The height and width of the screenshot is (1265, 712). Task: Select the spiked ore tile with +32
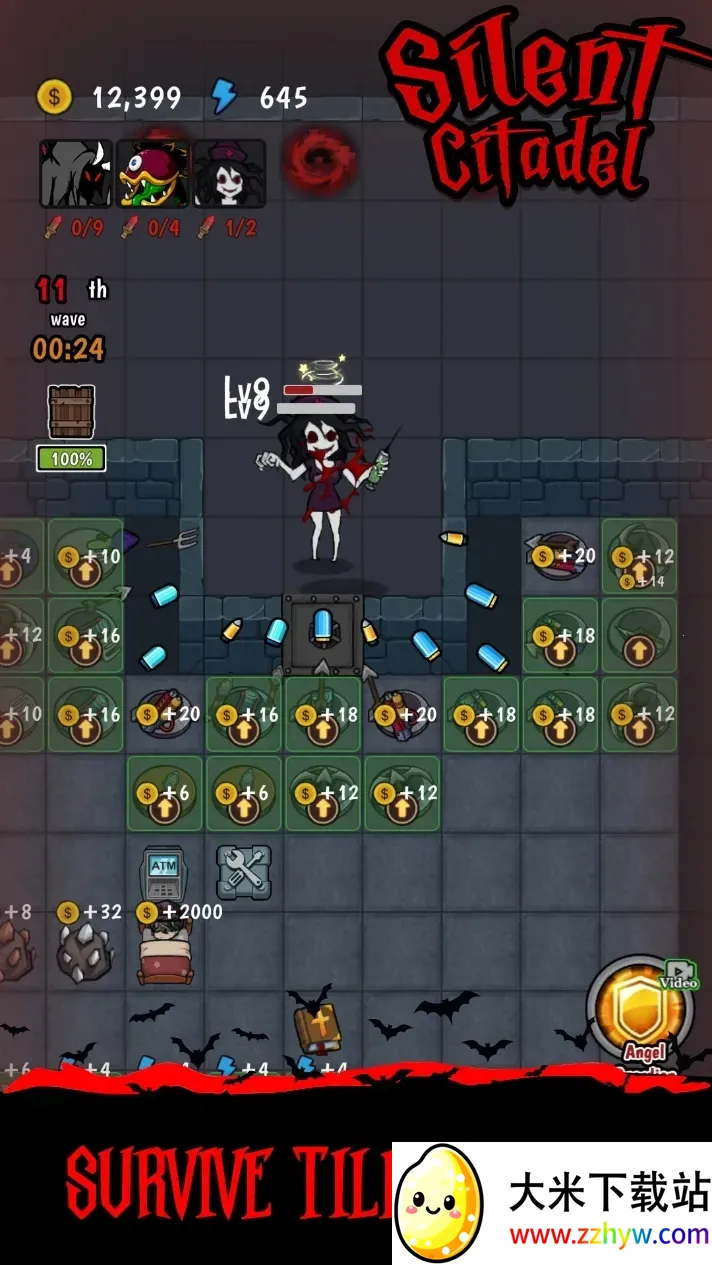[x=84, y=952]
